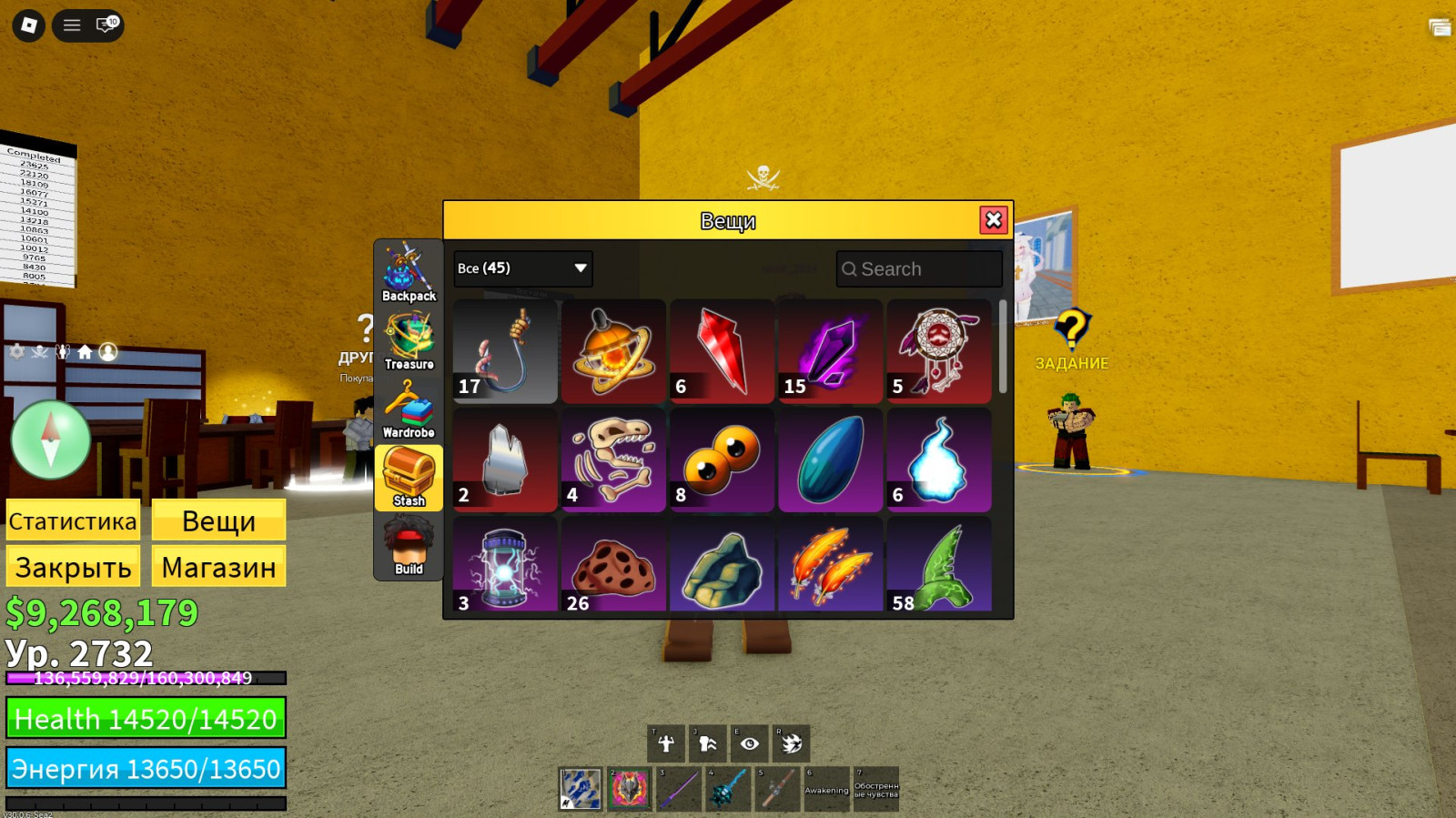The image size is (1456, 818).
Task: Switch to the Backpack tab
Action: coord(409,272)
